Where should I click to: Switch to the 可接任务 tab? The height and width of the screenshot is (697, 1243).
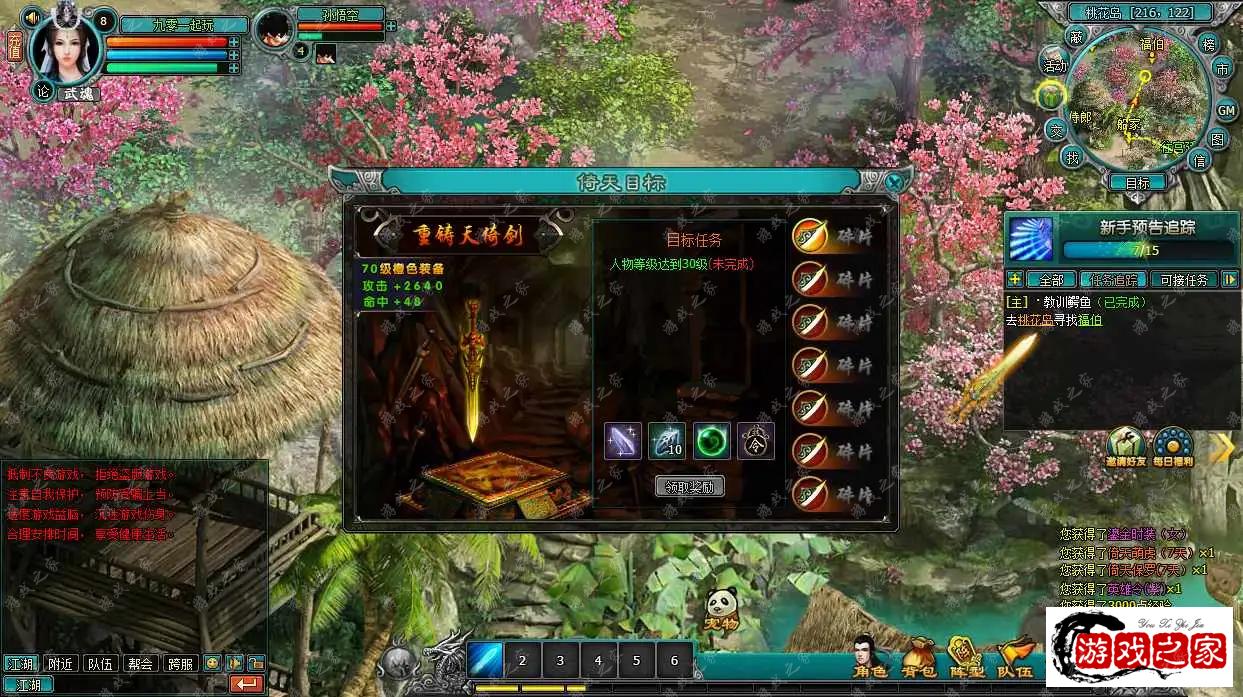(1183, 280)
